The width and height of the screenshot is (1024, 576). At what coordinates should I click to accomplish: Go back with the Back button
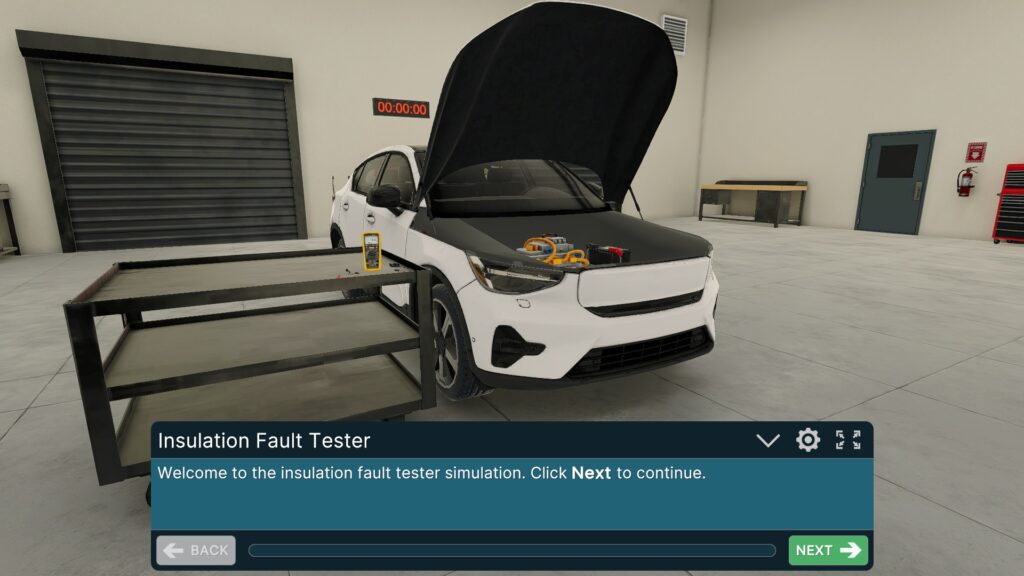(x=196, y=550)
